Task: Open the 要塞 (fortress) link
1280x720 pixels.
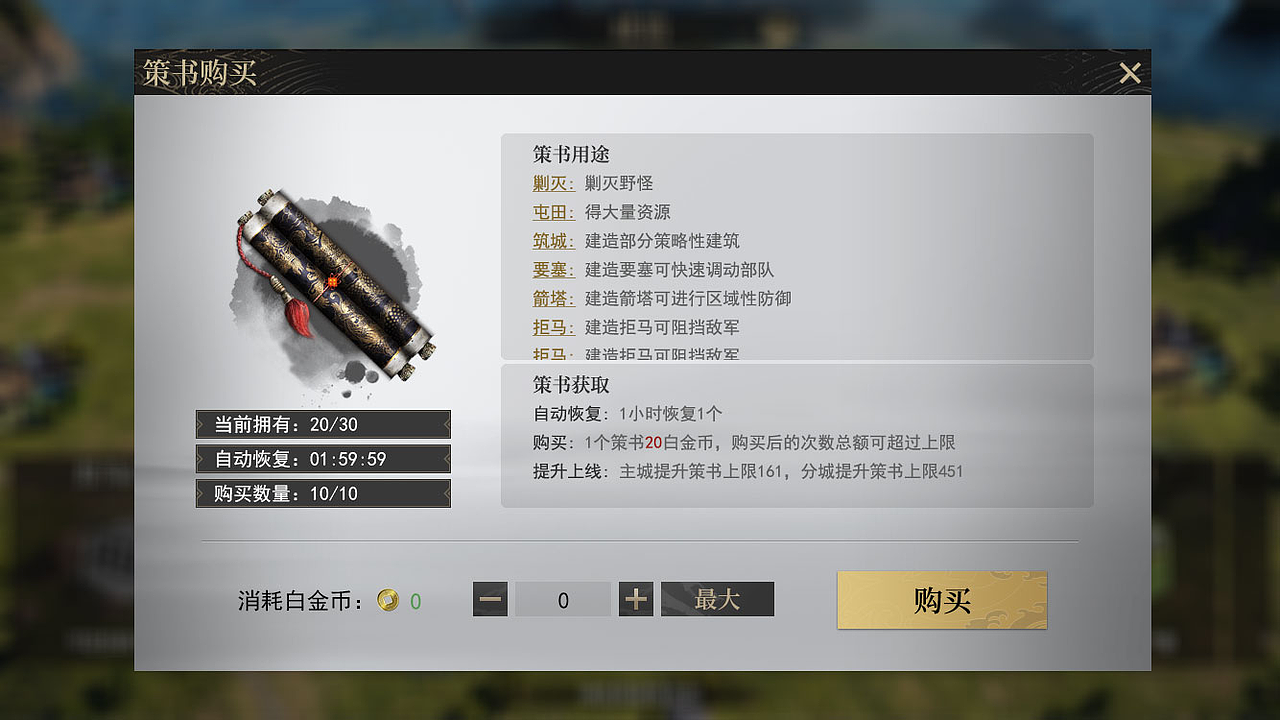Action: 553,269
